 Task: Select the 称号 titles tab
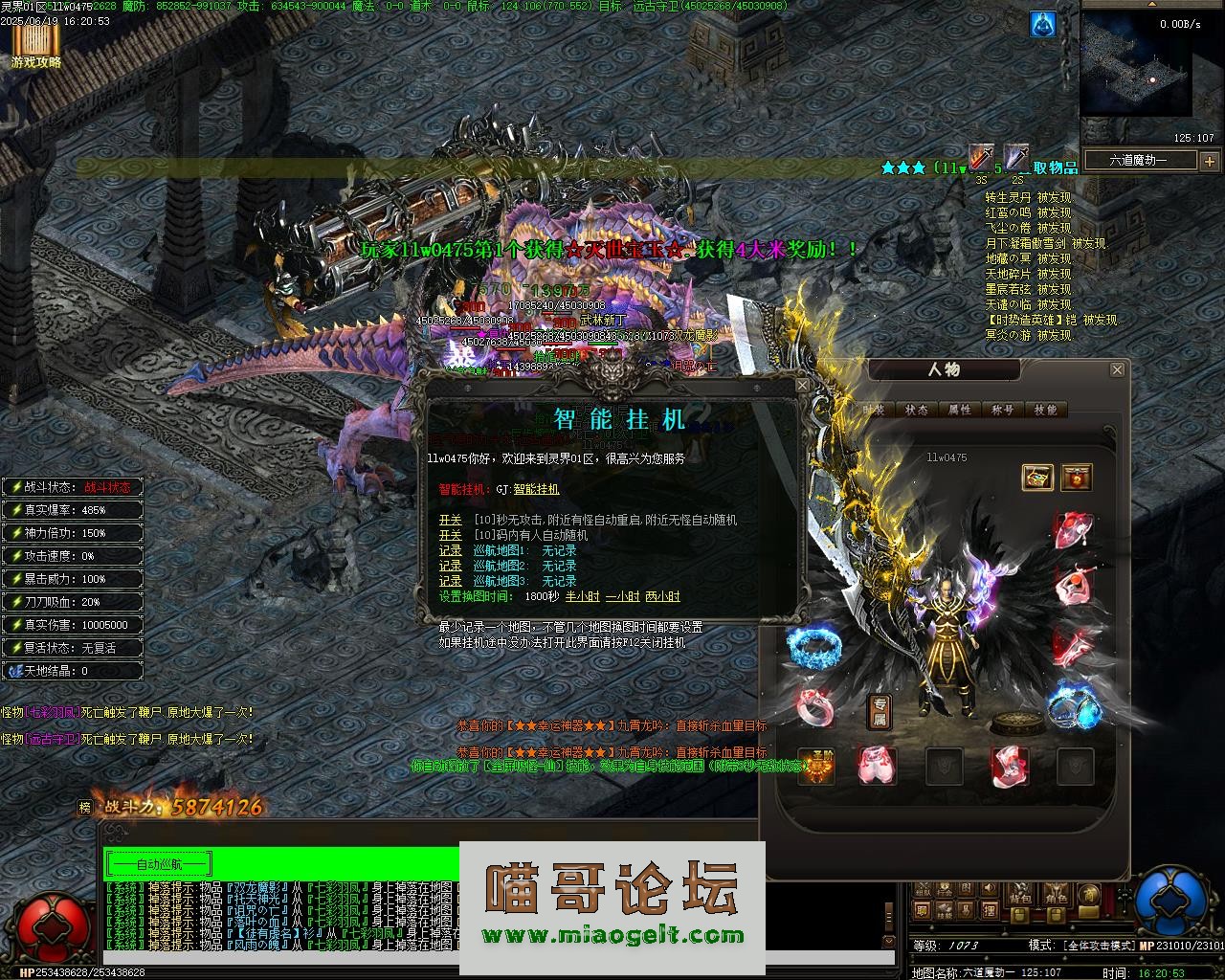pos(1002,410)
